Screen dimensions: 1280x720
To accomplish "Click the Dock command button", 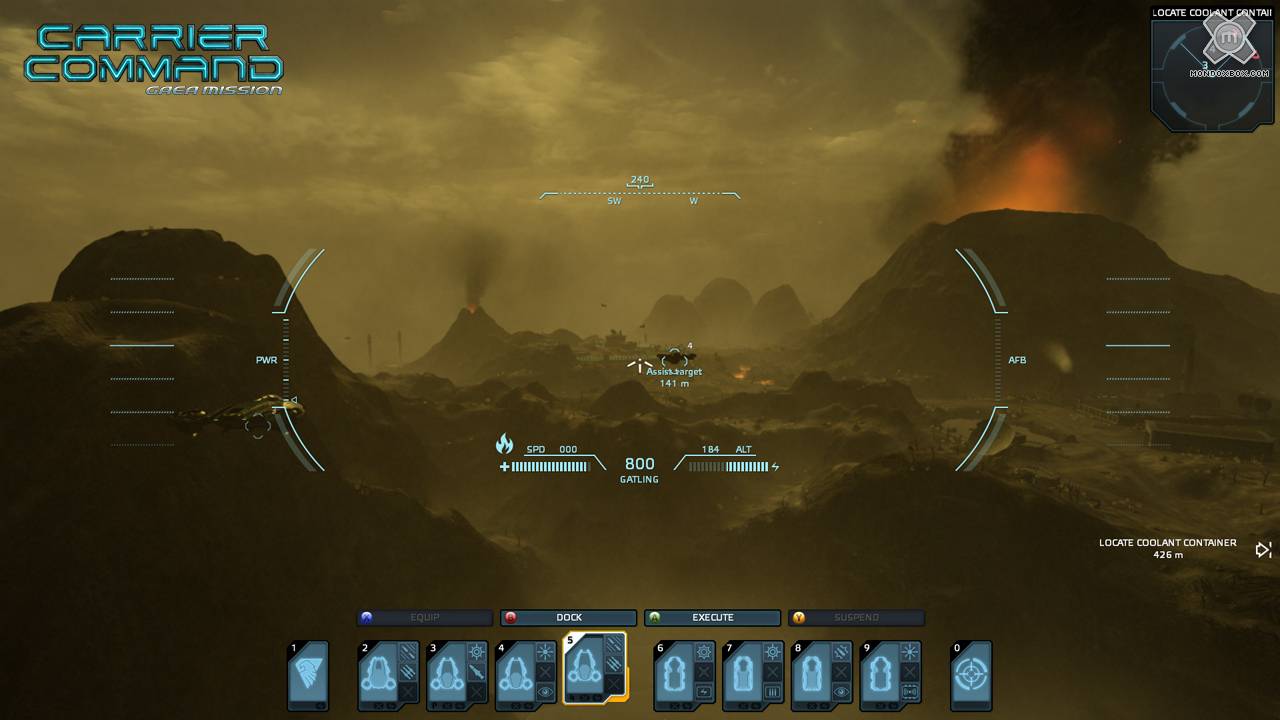I will tap(569, 618).
